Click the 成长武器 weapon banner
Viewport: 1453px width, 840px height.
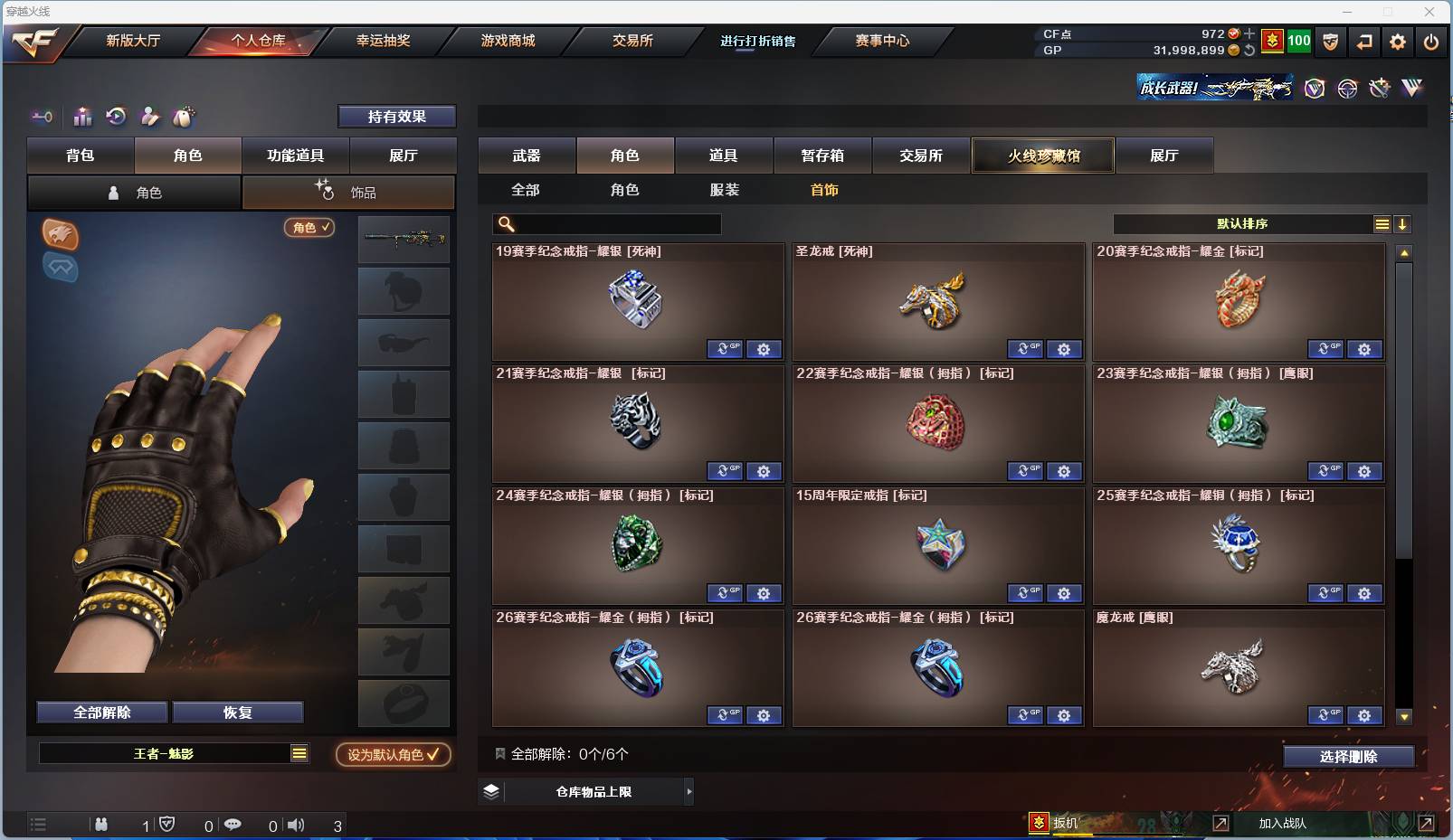pyautogui.click(x=1216, y=89)
